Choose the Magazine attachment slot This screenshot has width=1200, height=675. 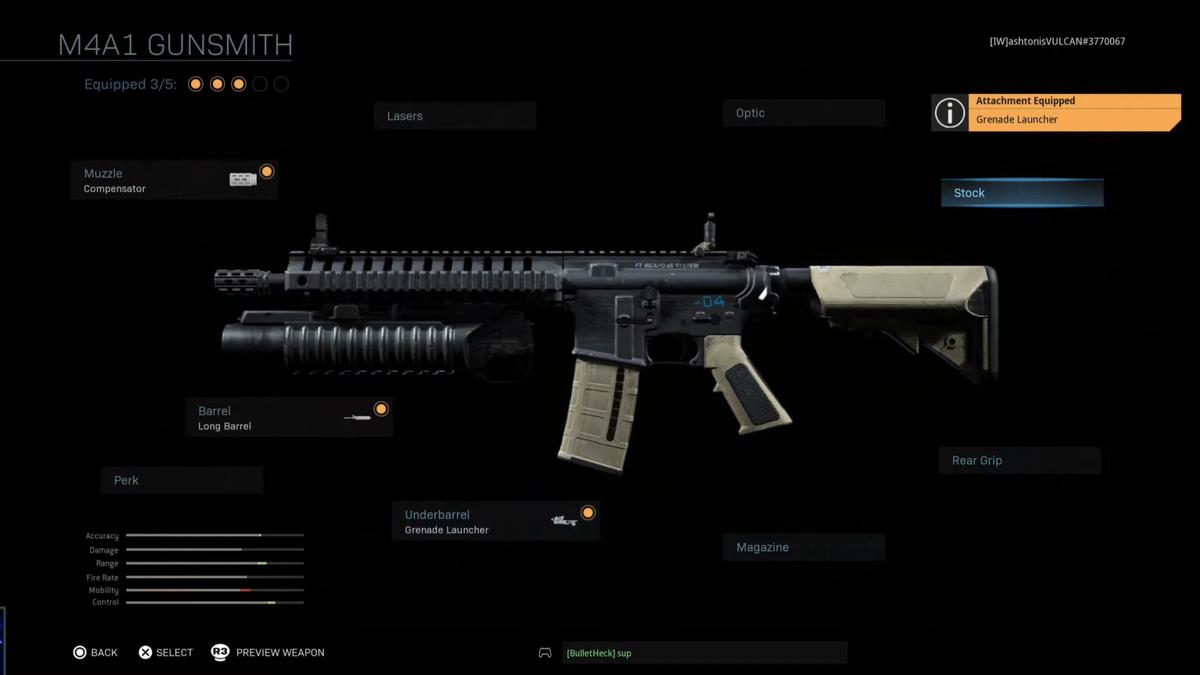point(803,547)
